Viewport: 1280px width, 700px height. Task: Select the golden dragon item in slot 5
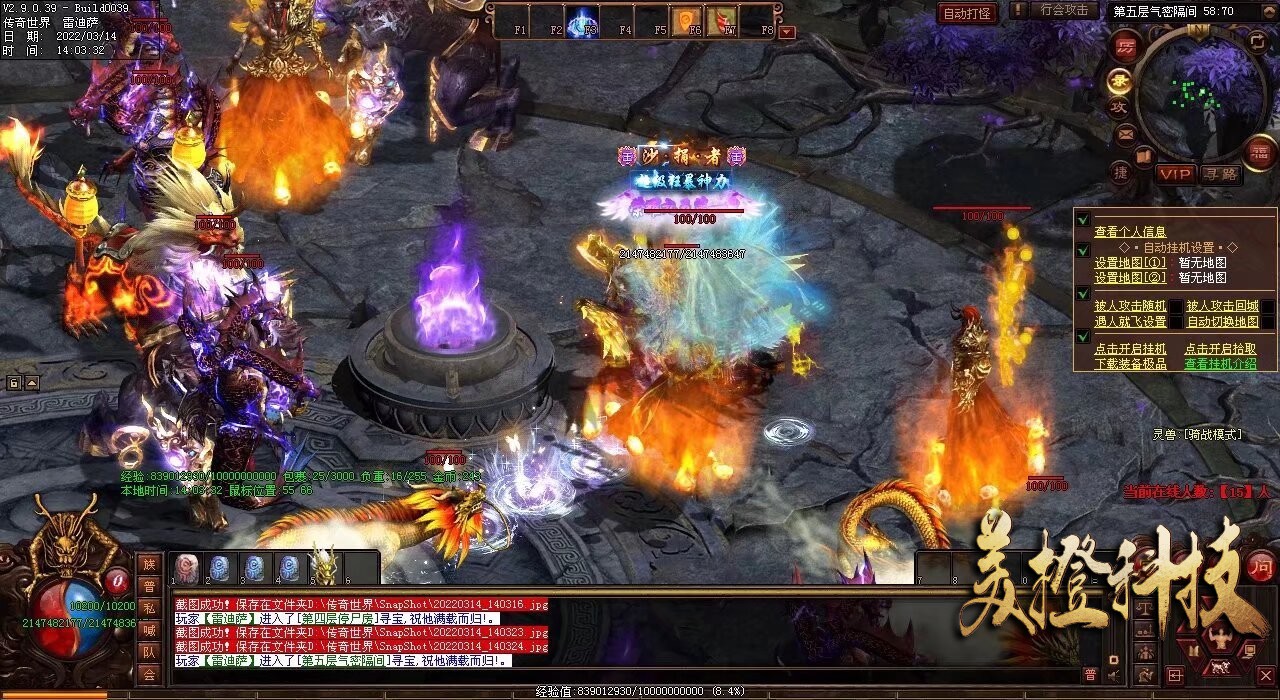(x=322, y=568)
